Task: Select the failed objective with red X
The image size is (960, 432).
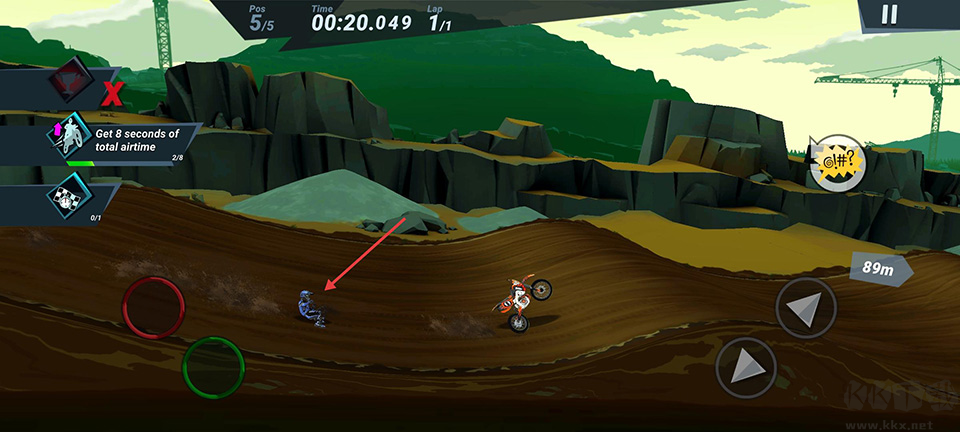Action: pos(72,88)
